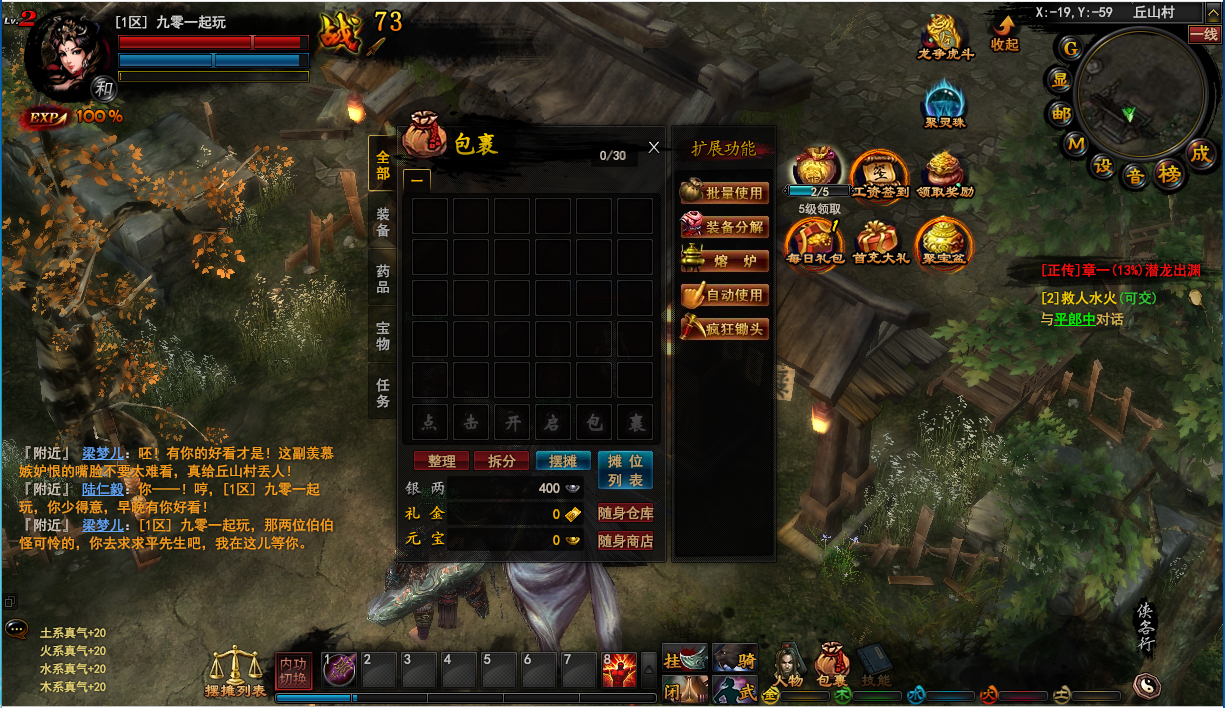Select 装备分解 equipment dismantle

(x=725, y=227)
